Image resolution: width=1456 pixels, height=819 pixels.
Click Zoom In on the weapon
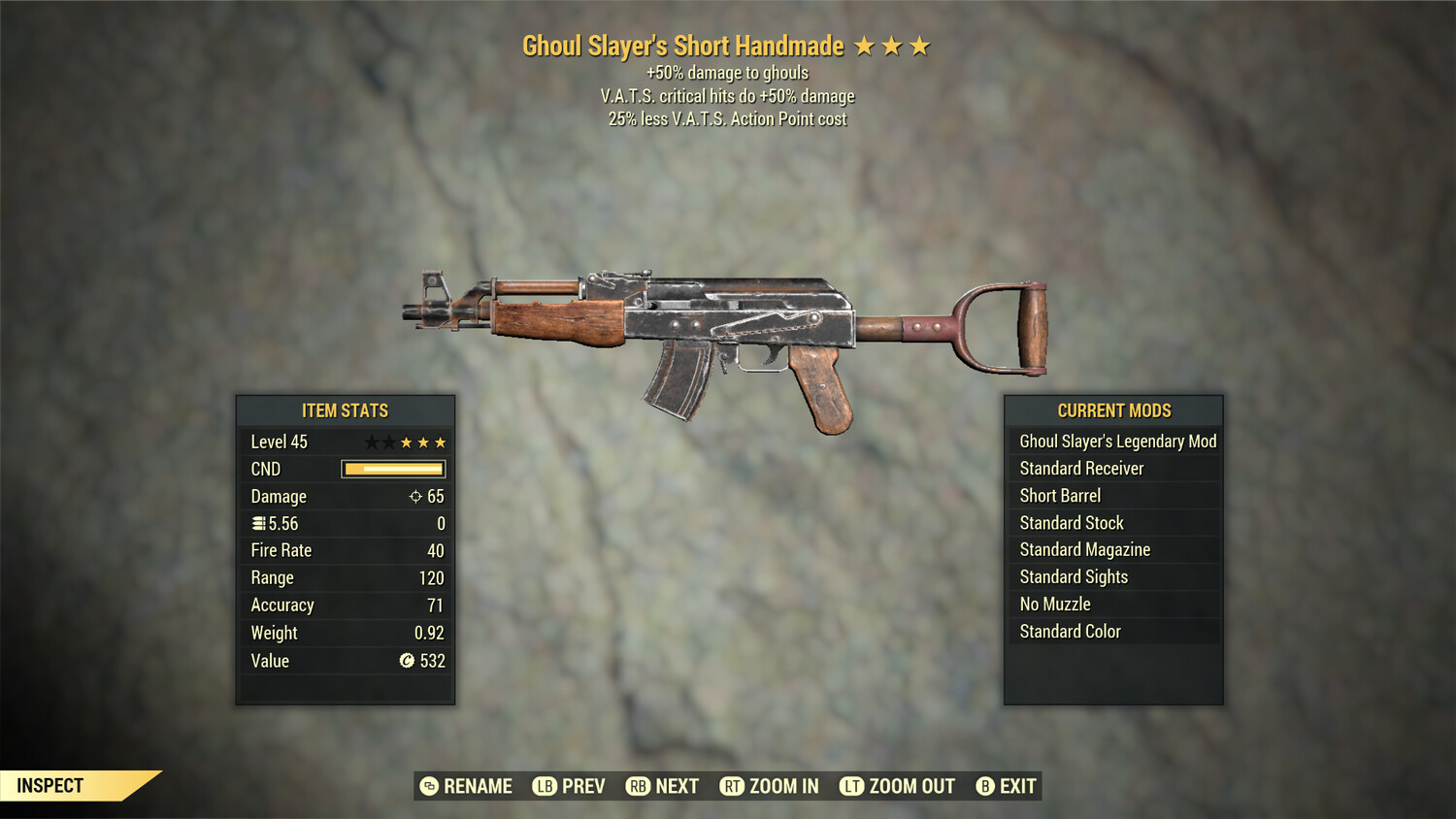click(769, 786)
